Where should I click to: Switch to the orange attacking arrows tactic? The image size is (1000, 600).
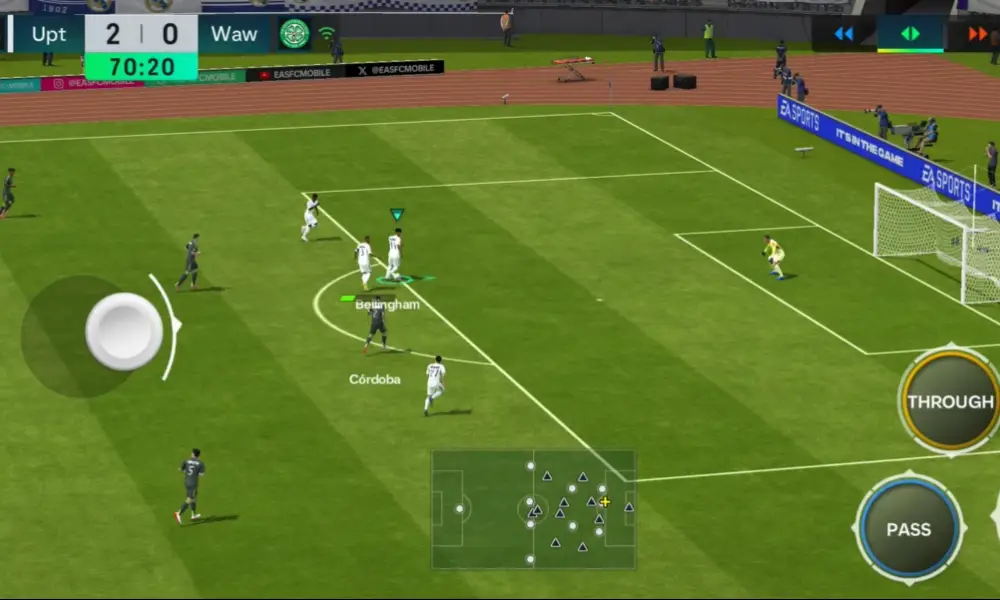979,34
